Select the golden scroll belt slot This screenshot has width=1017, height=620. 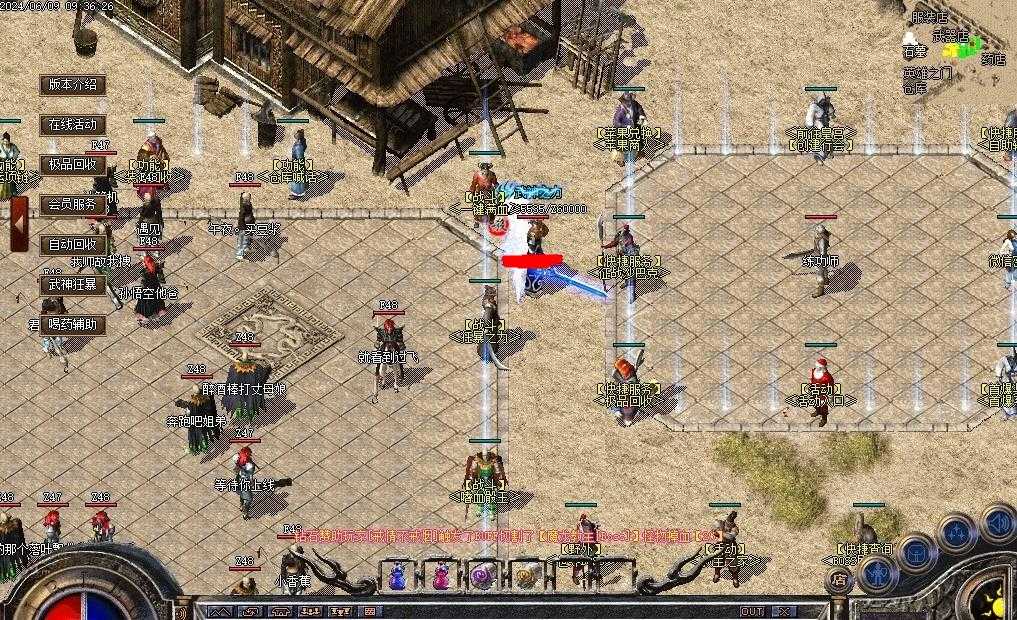pyautogui.click(x=526, y=576)
